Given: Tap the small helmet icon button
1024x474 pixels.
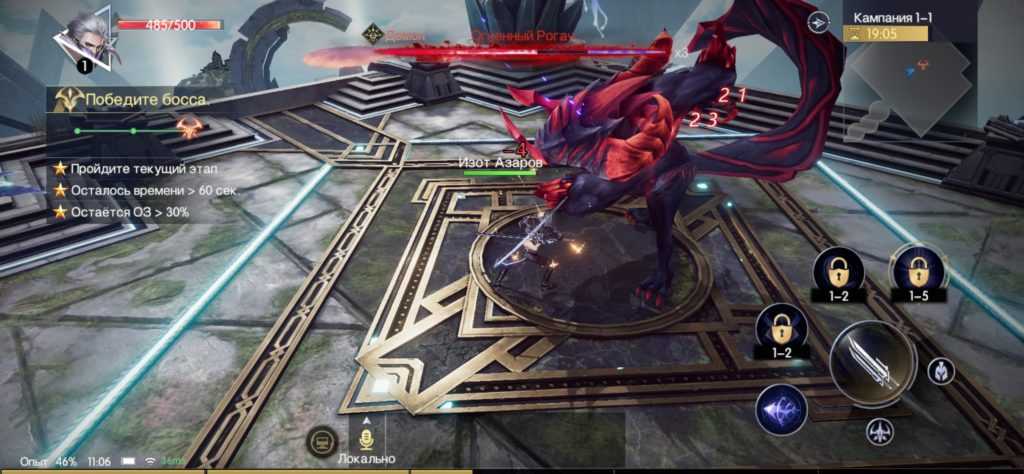Looking at the screenshot, I should click(940, 370).
